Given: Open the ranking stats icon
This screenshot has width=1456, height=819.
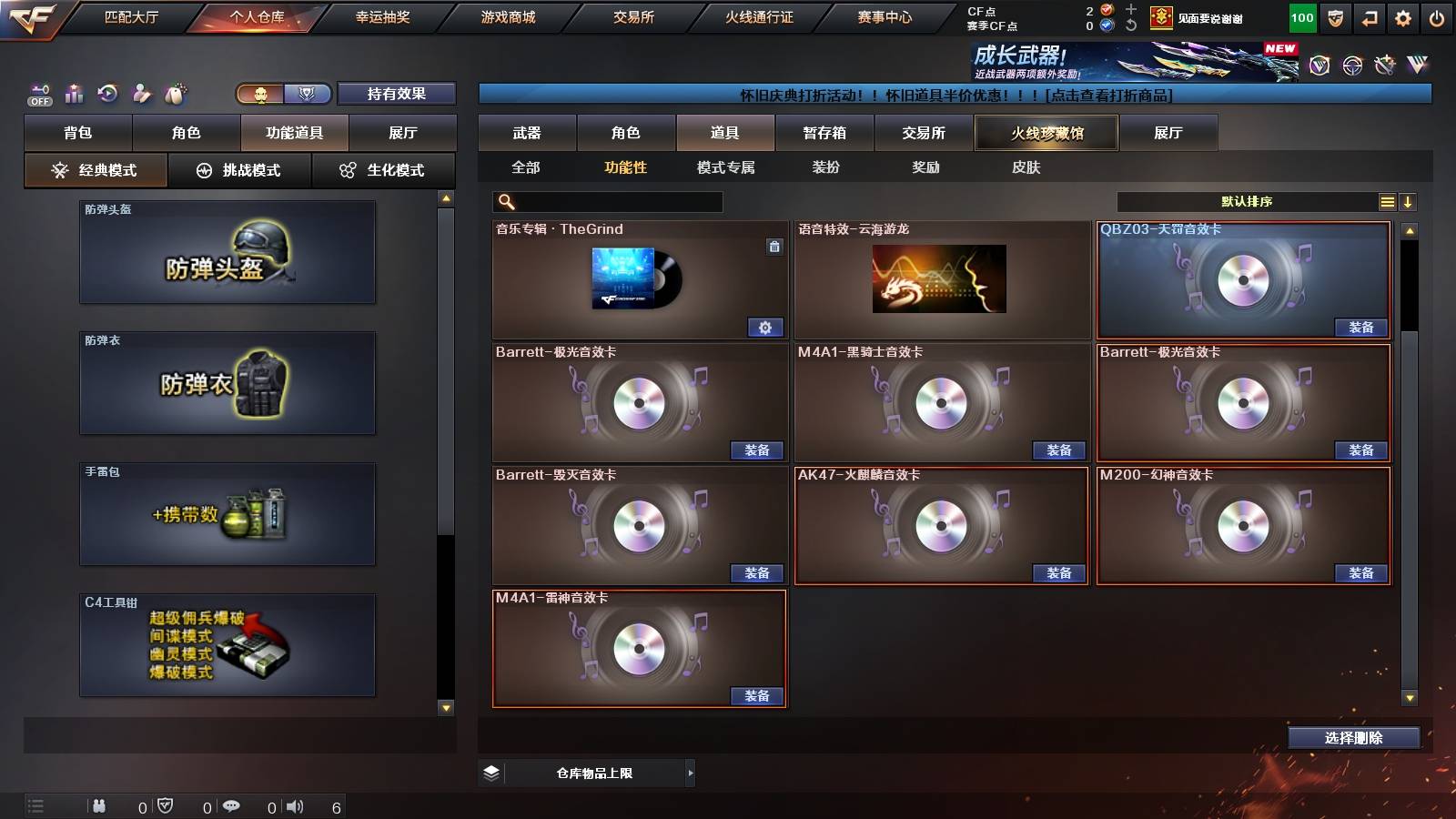Looking at the screenshot, I should (74, 94).
